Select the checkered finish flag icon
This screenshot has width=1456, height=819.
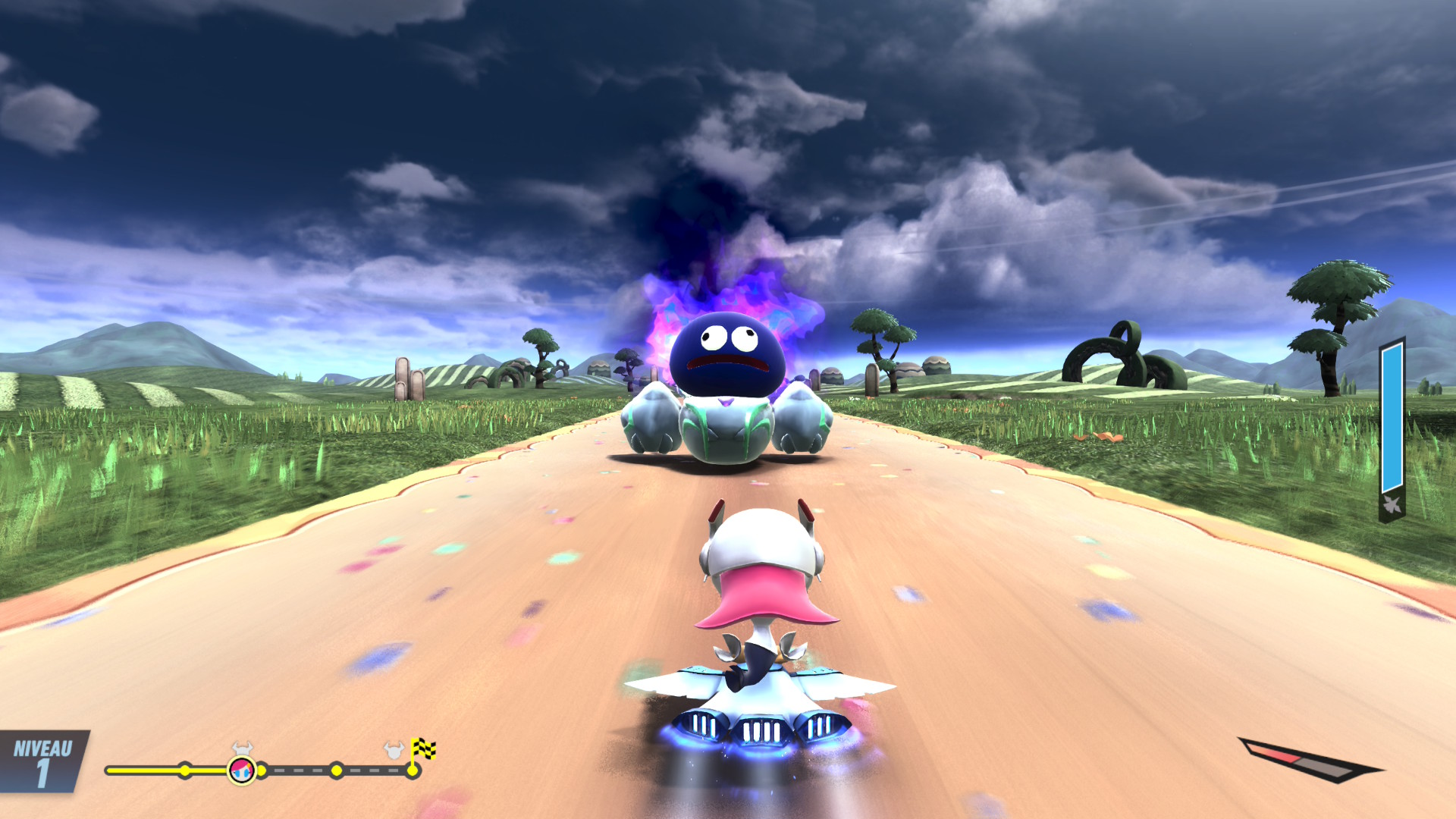click(x=423, y=749)
